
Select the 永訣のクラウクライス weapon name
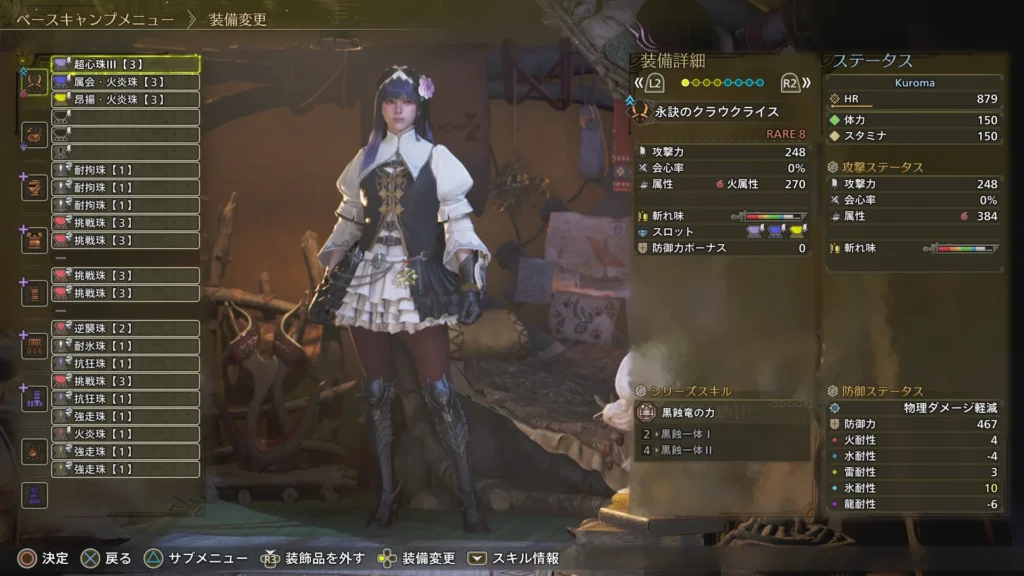click(716, 112)
